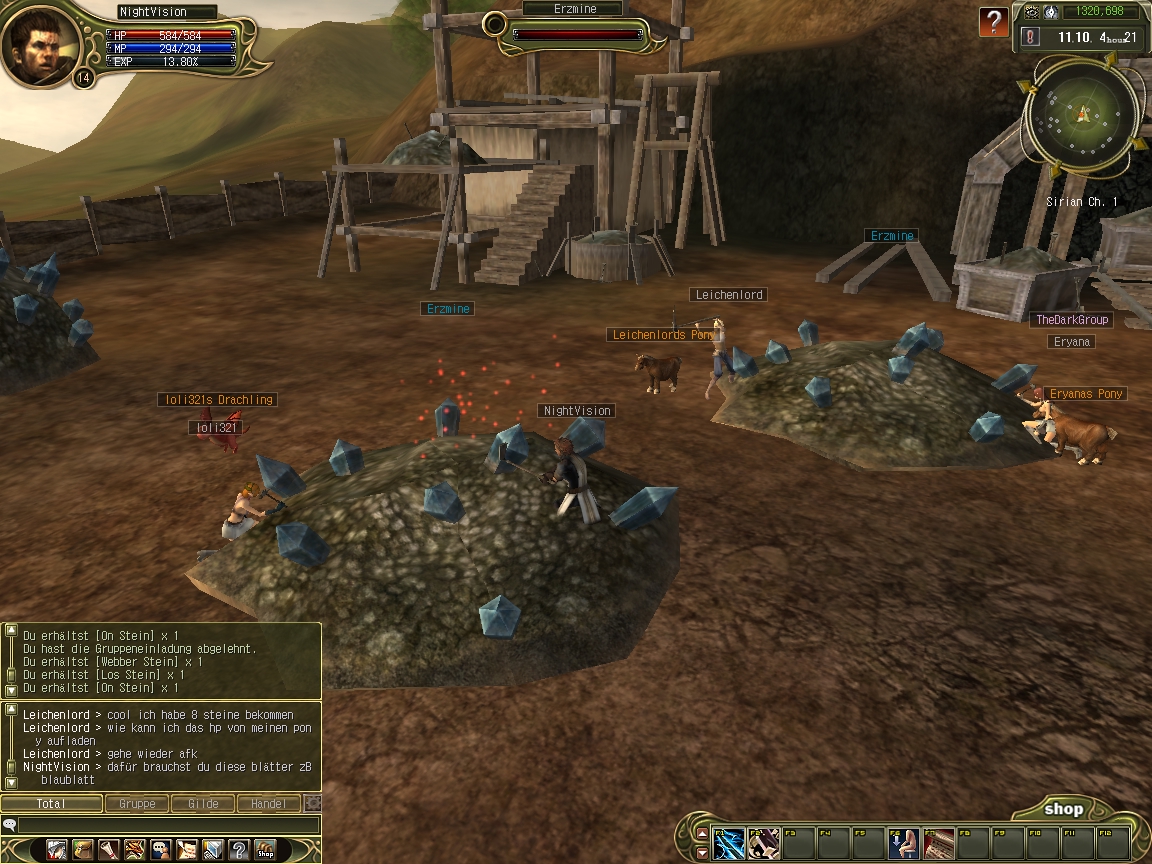Screen dimensions: 1152x864
Task: Open the bottom menu question mark help icon
Action: point(239,850)
